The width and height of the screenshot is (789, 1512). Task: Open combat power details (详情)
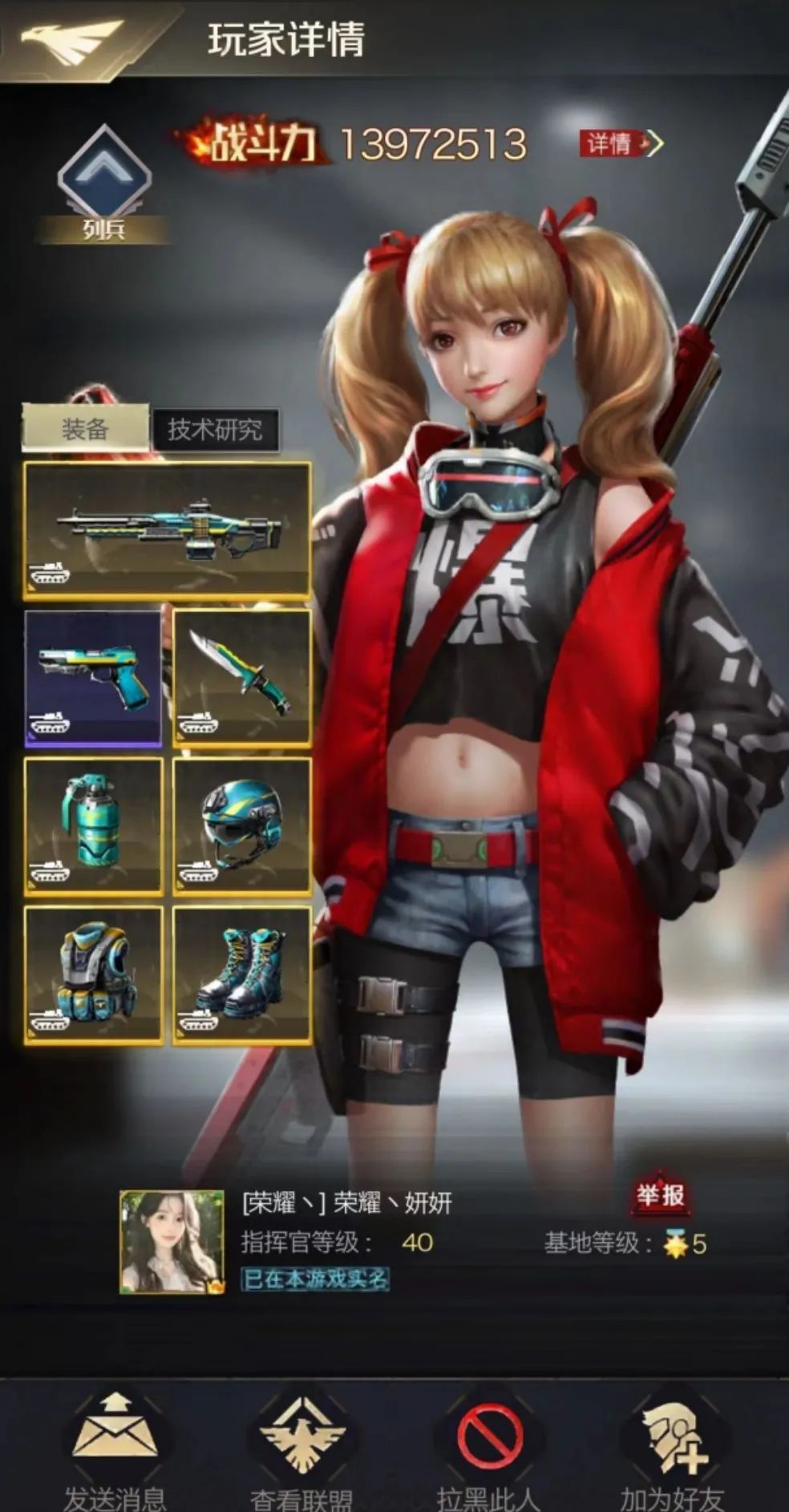[x=621, y=144]
